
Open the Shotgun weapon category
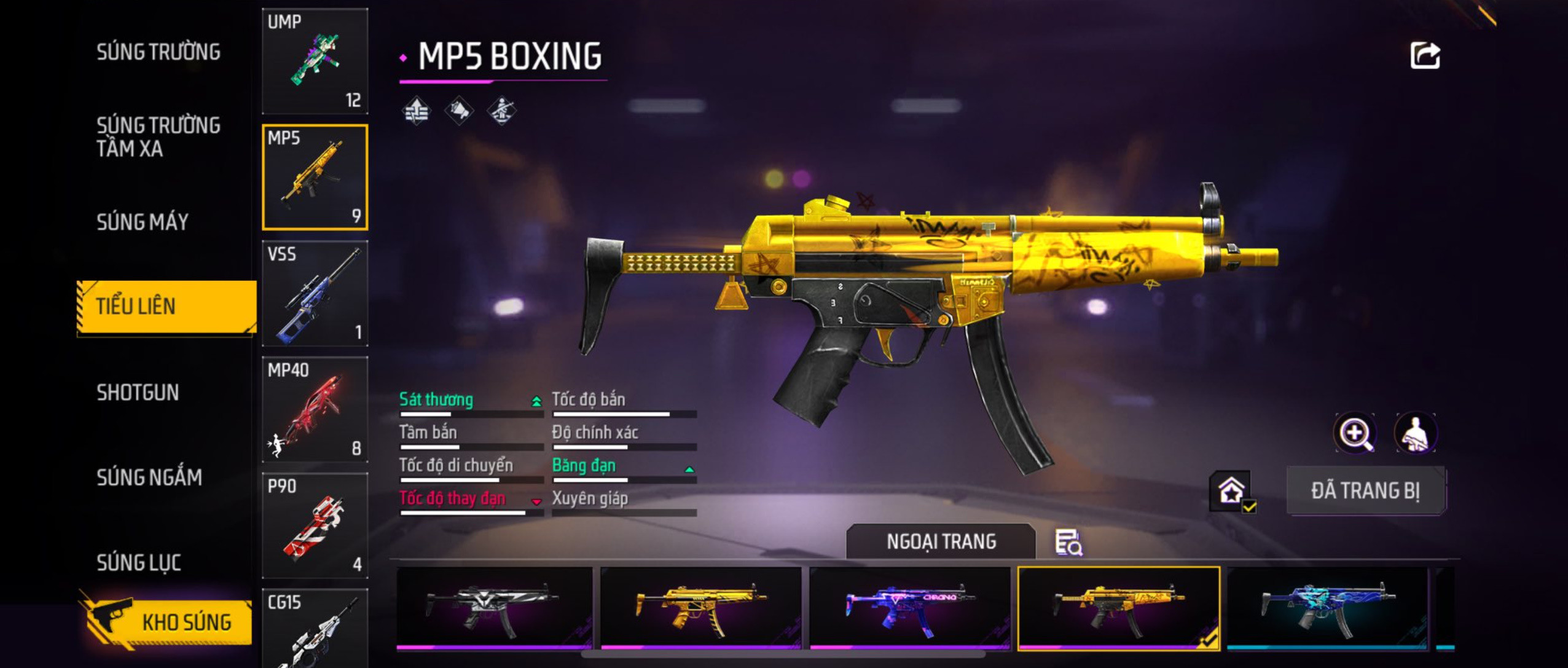138,392
